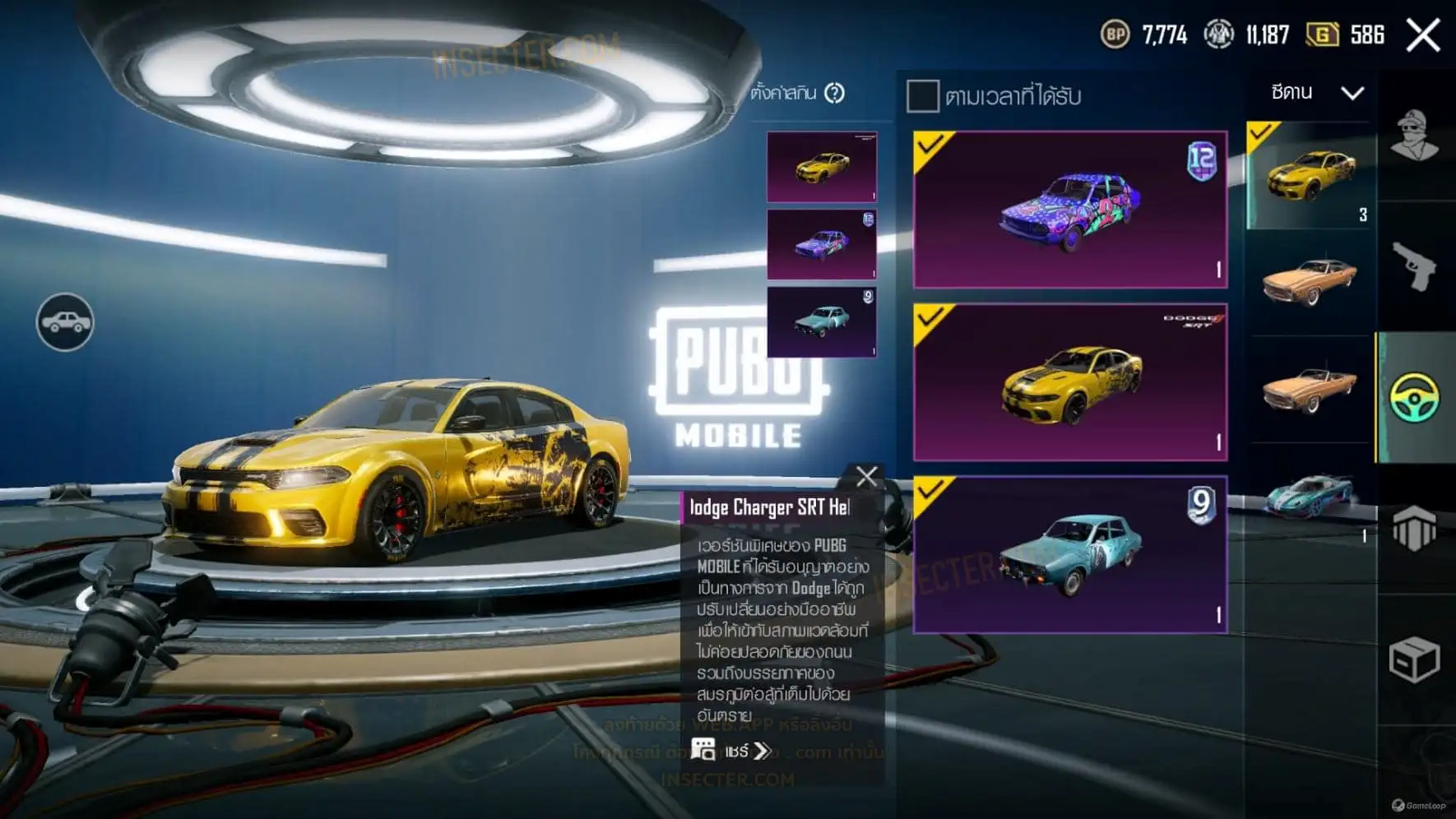Open the sedan vehicle type dropdown
1456x819 pixels.
coord(1316,93)
